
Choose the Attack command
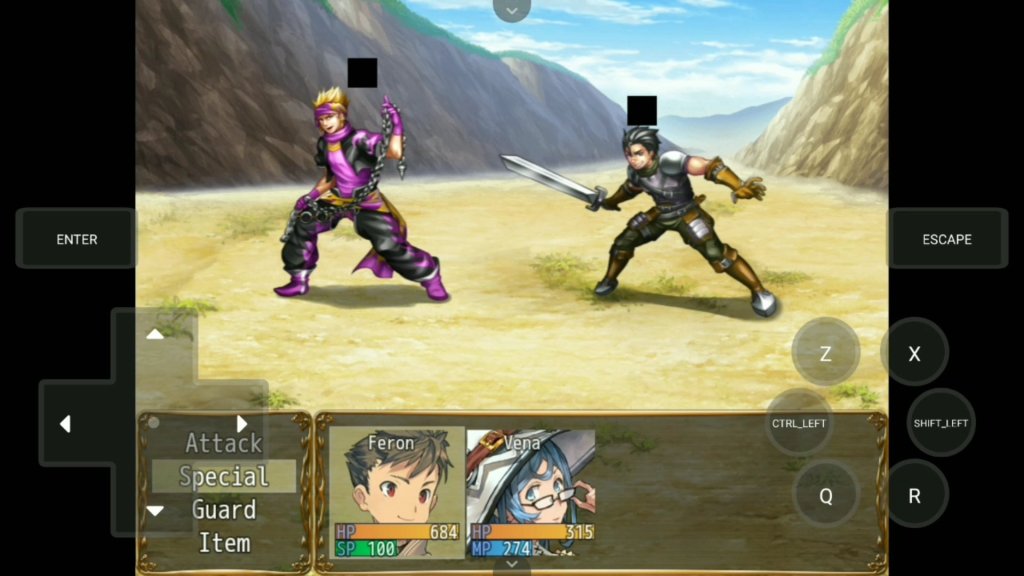coord(224,443)
